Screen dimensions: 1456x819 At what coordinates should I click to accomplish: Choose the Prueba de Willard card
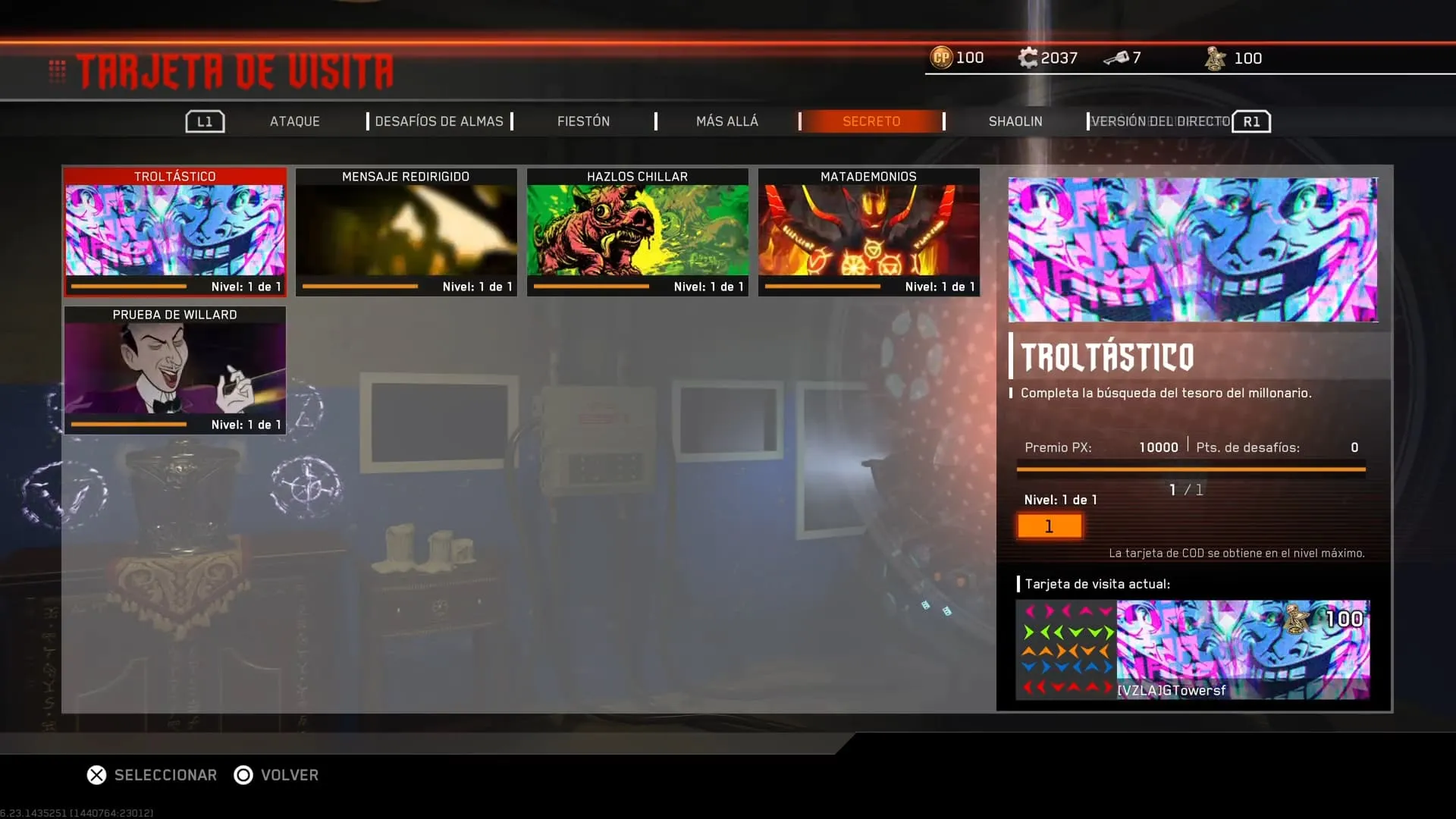[x=175, y=370]
